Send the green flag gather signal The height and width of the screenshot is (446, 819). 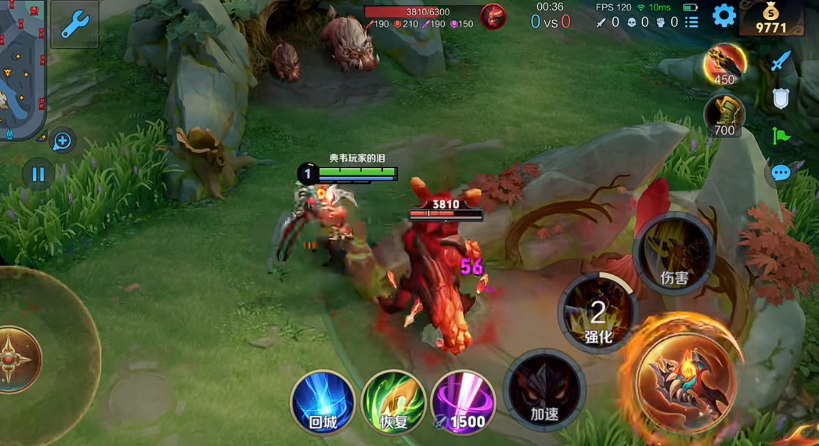click(780, 136)
